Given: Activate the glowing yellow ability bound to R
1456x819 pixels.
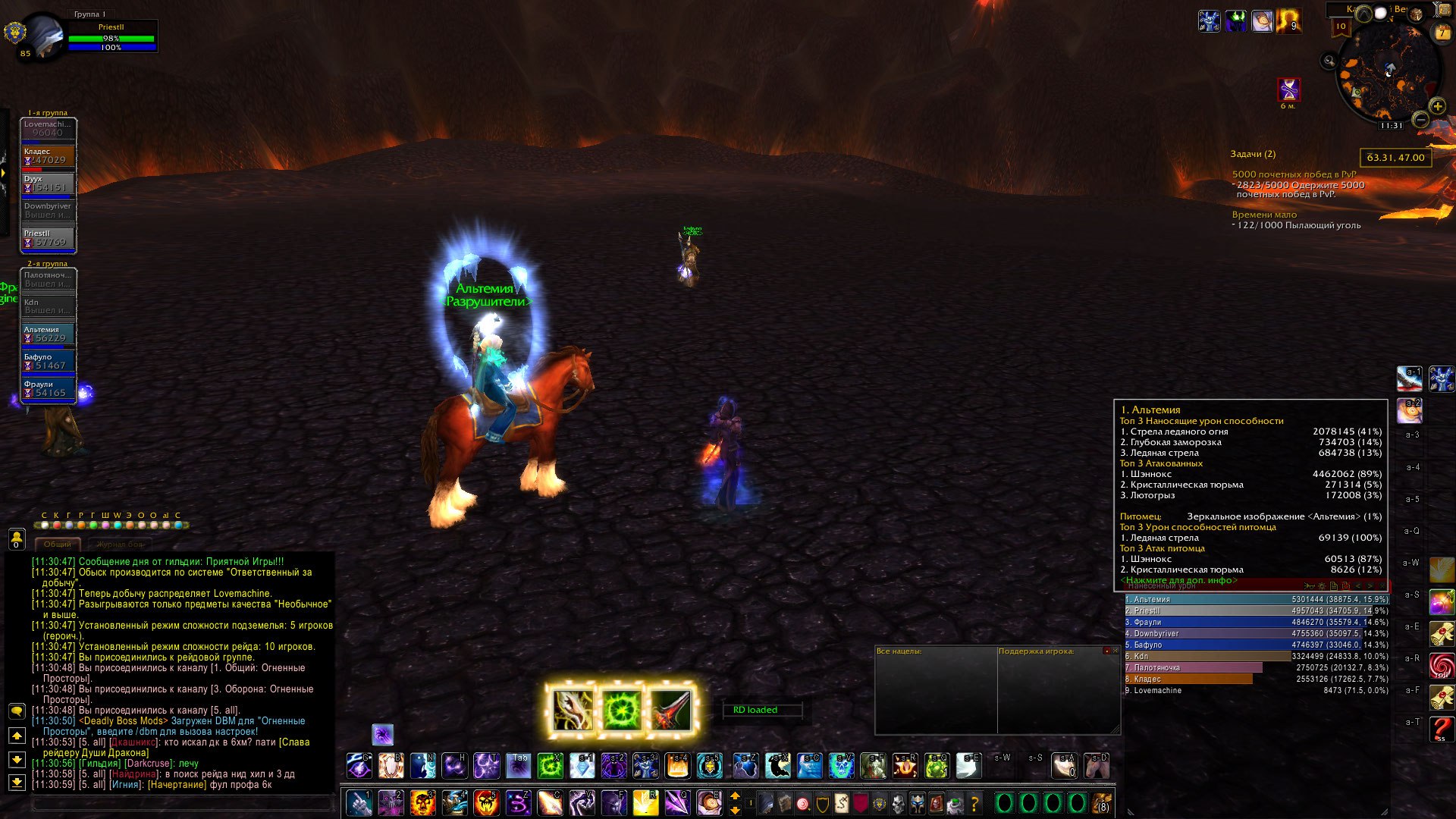Looking at the screenshot, I should pyautogui.click(x=645, y=802).
